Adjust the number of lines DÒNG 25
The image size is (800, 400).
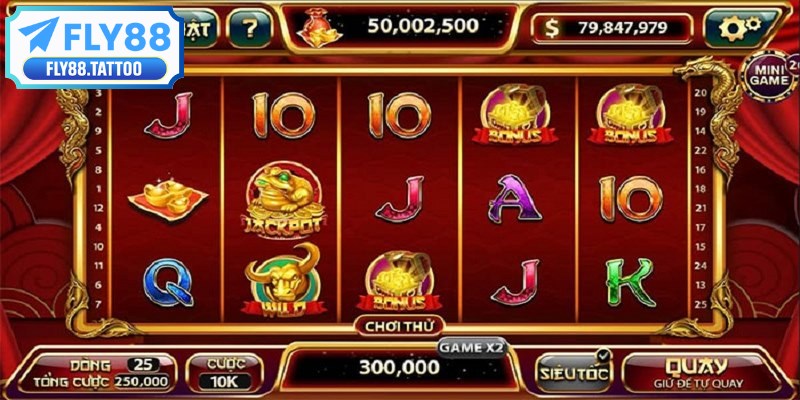[144, 363]
